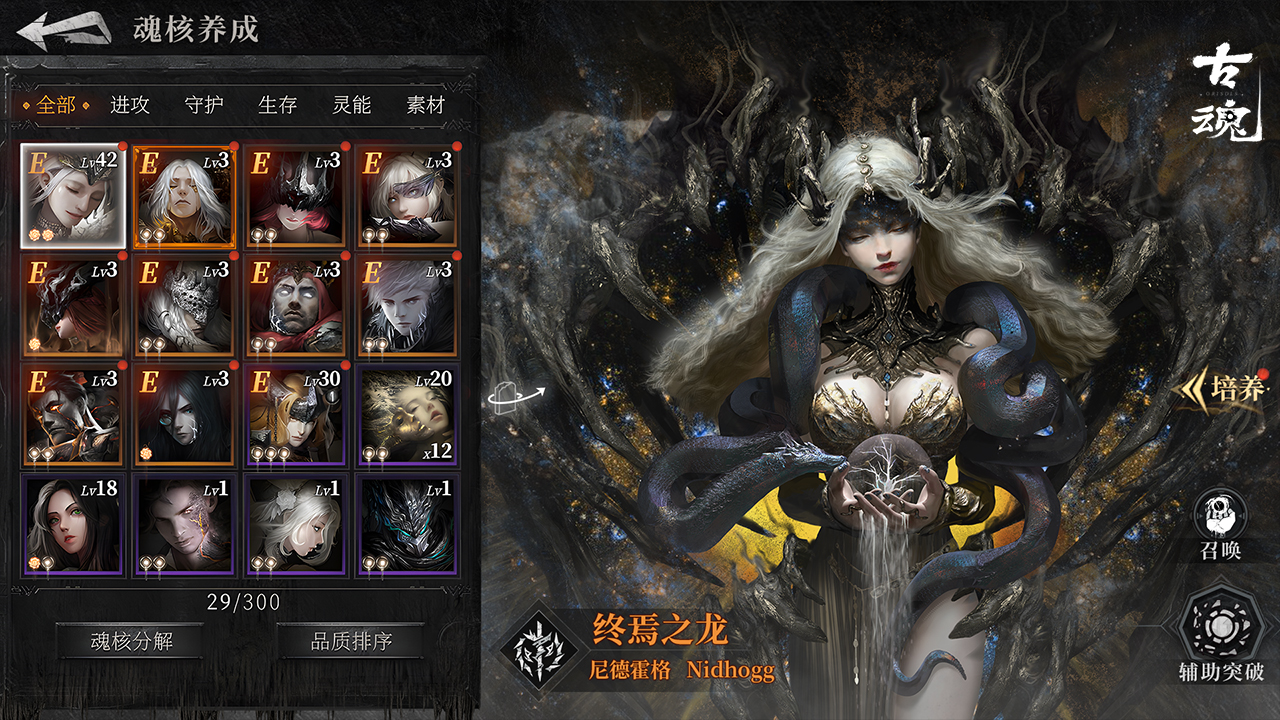1280x720 pixels.
Task: Choose the Lv18 green-eyed woman core
Action: (73, 525)
